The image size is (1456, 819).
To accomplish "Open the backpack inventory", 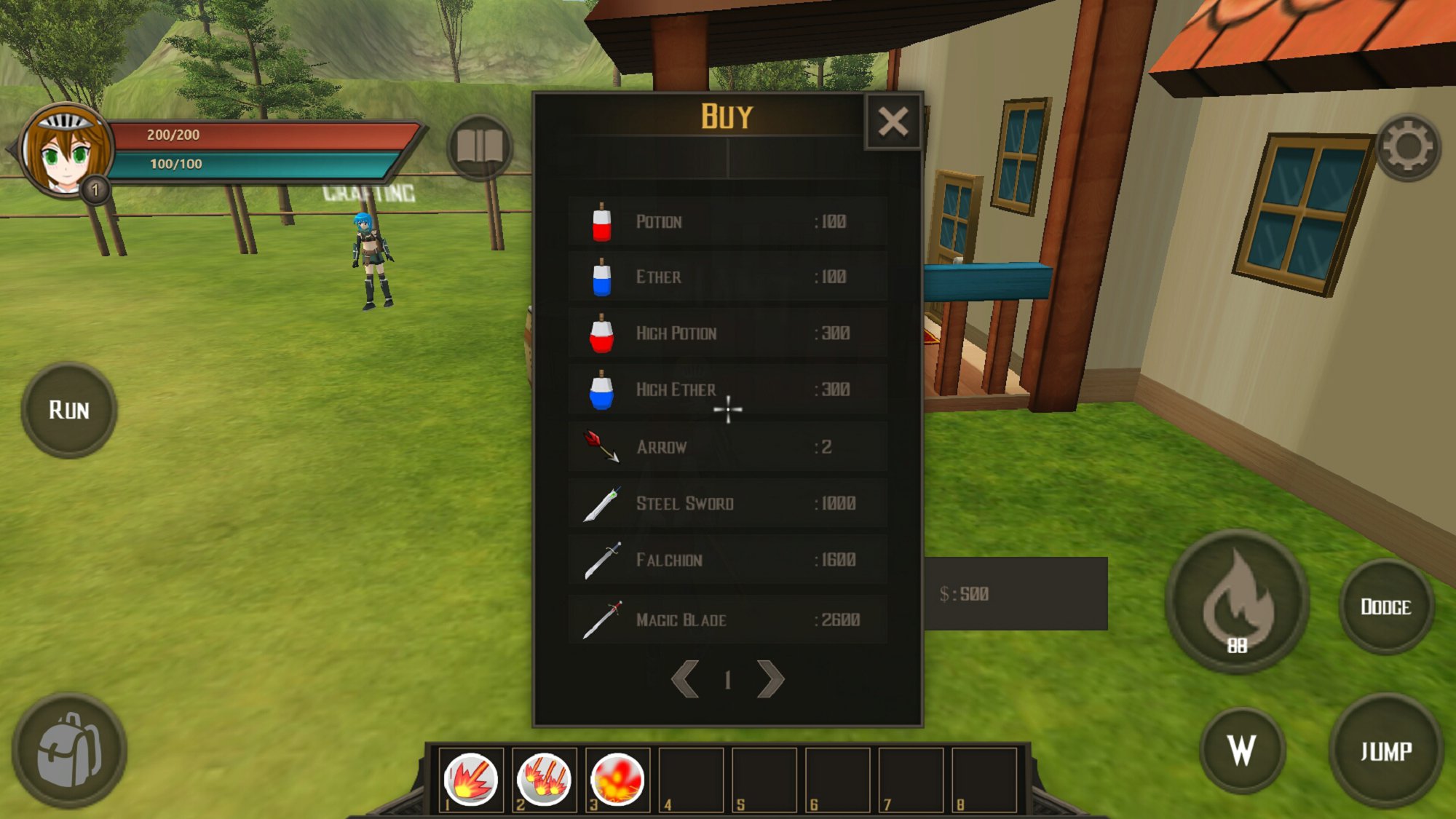I will [69, 750].
